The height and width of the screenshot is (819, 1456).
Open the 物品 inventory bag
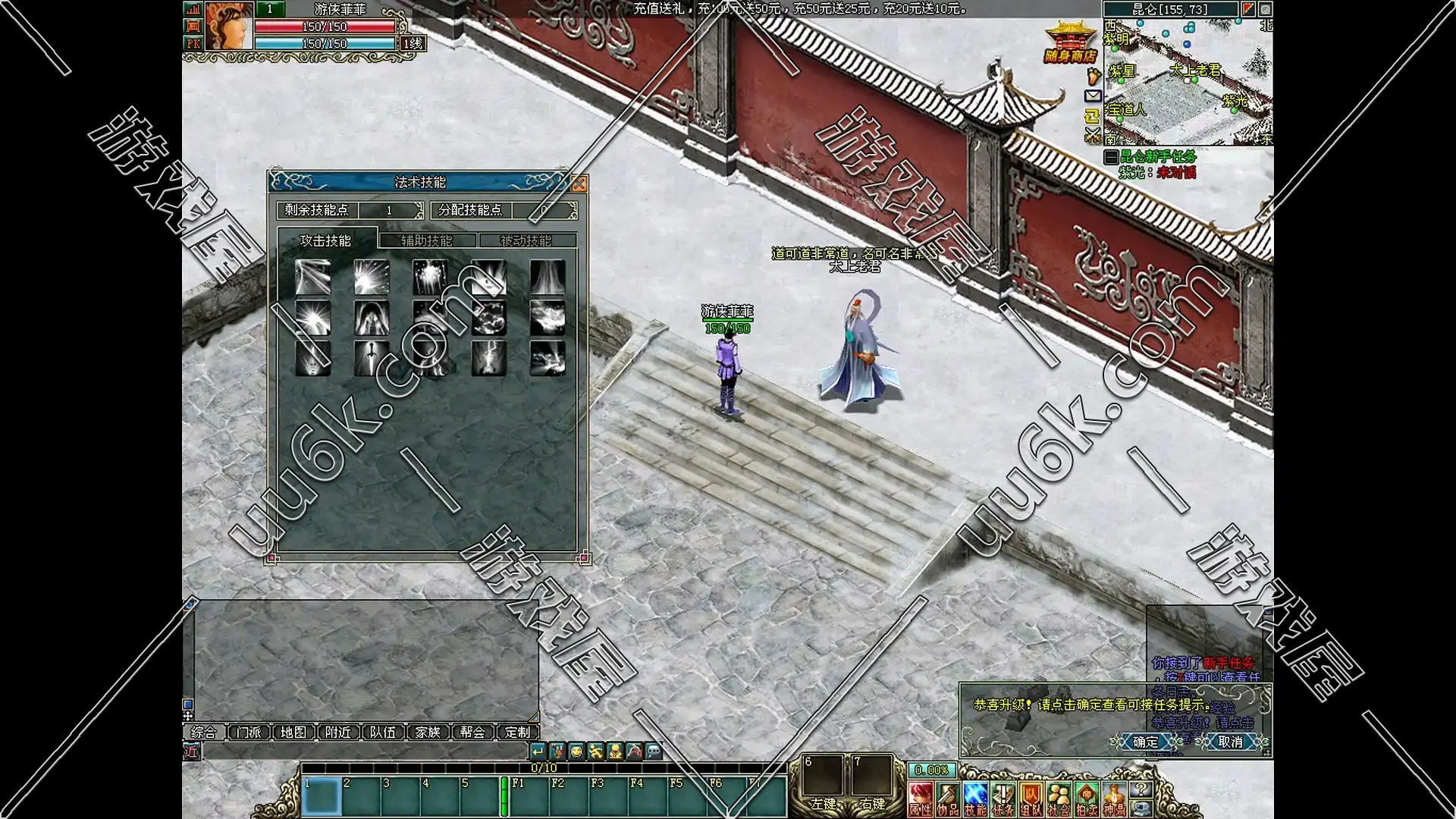[x=948, y=799]
